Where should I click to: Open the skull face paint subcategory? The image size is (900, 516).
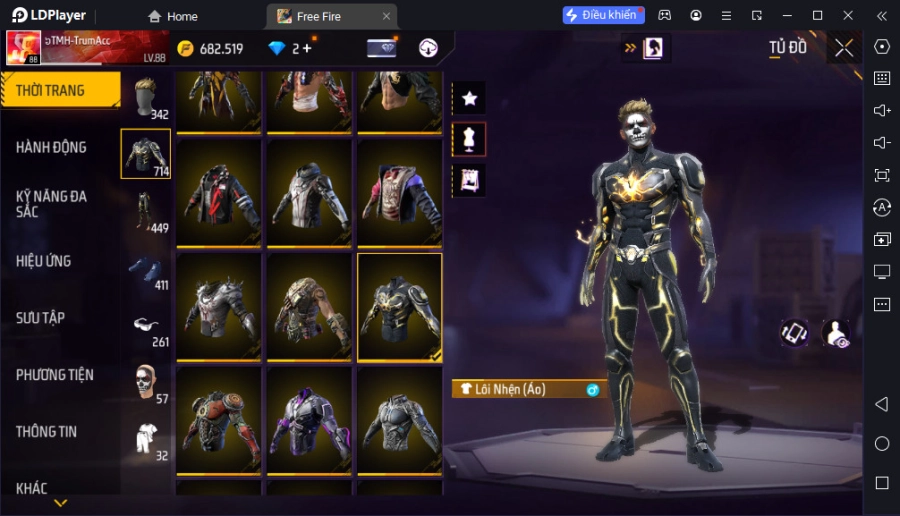tap(146, 382)
